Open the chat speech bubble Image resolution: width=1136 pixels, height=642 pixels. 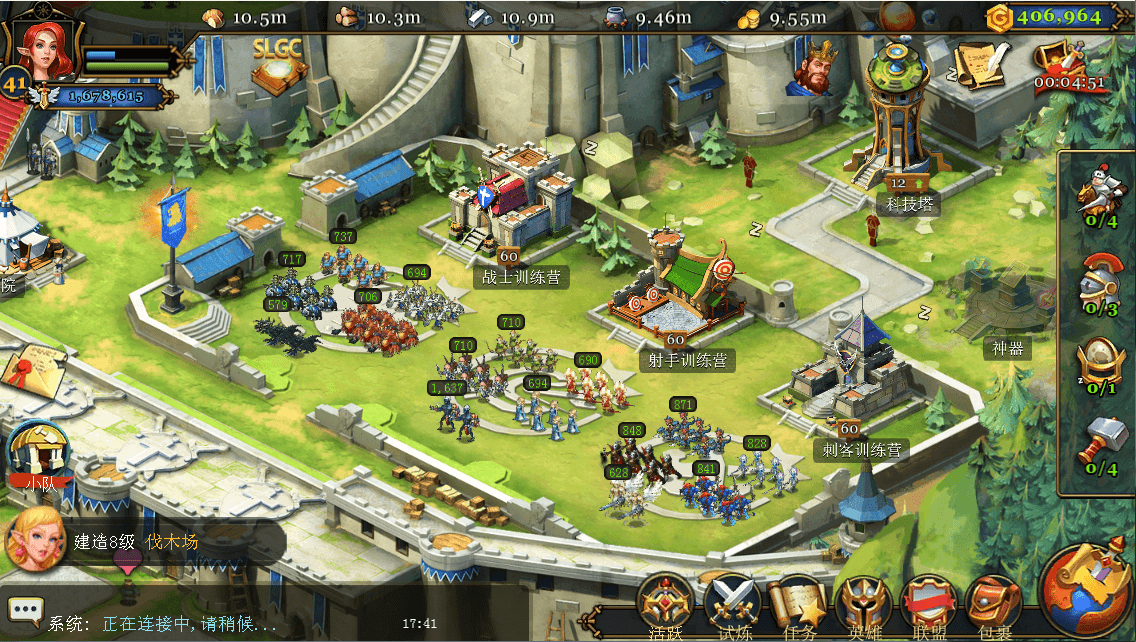click(x=25, y=609)
